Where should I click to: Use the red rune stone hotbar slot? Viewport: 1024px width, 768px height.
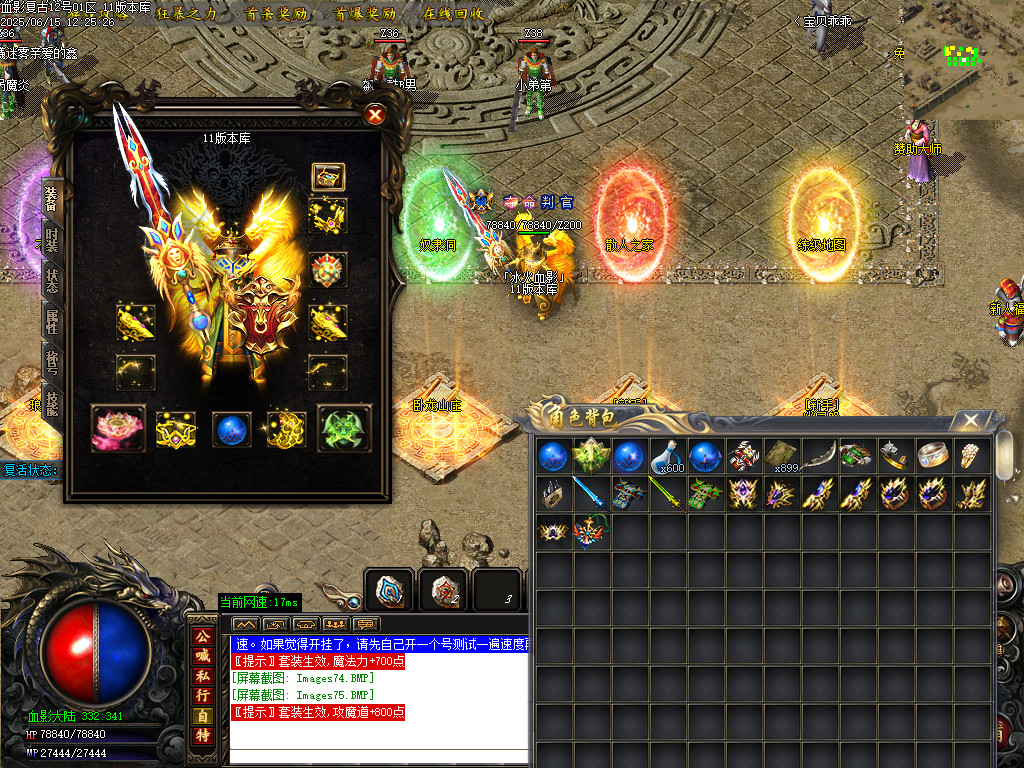point(442,590)
